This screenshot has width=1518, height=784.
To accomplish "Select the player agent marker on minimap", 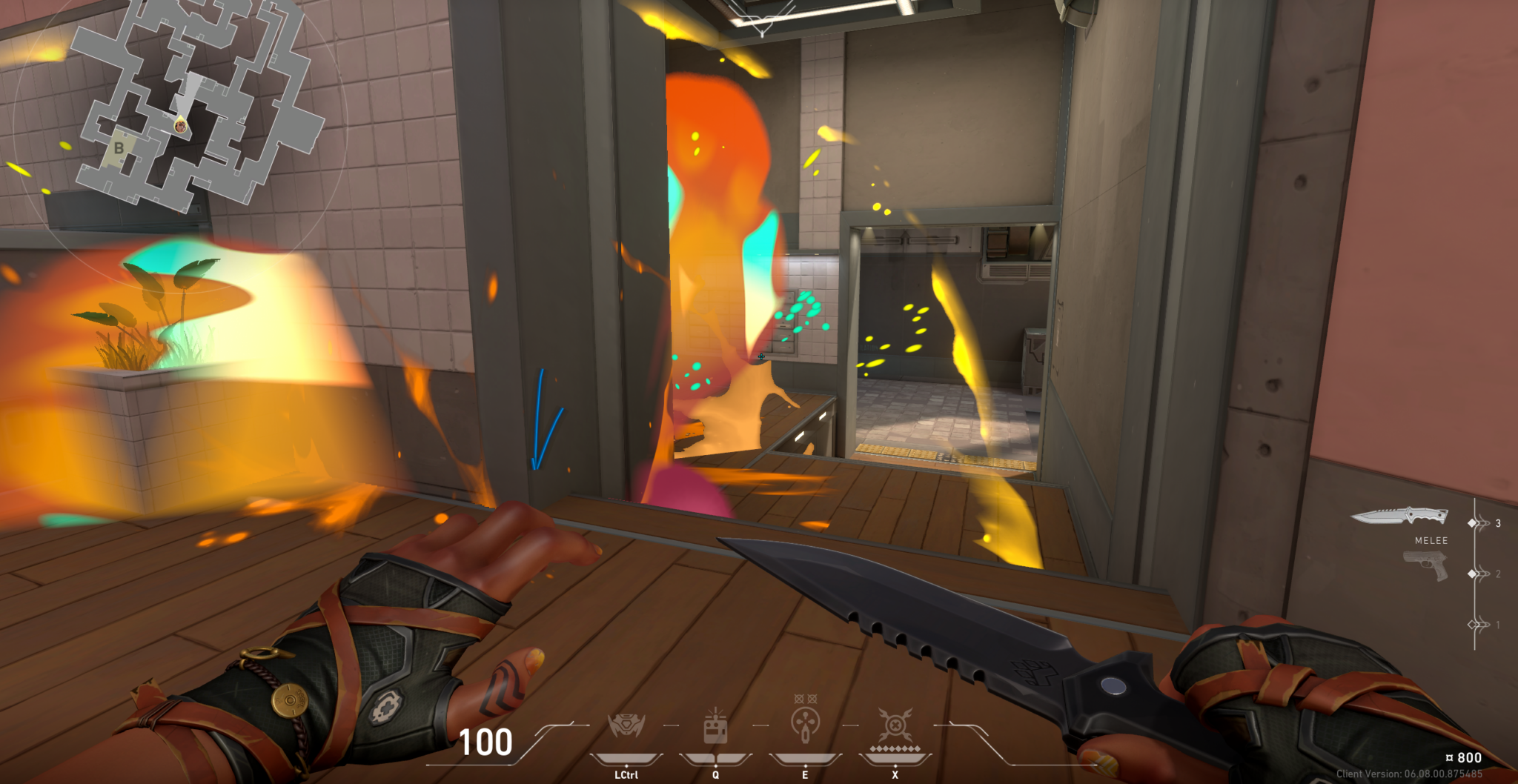I will [180, 126].
